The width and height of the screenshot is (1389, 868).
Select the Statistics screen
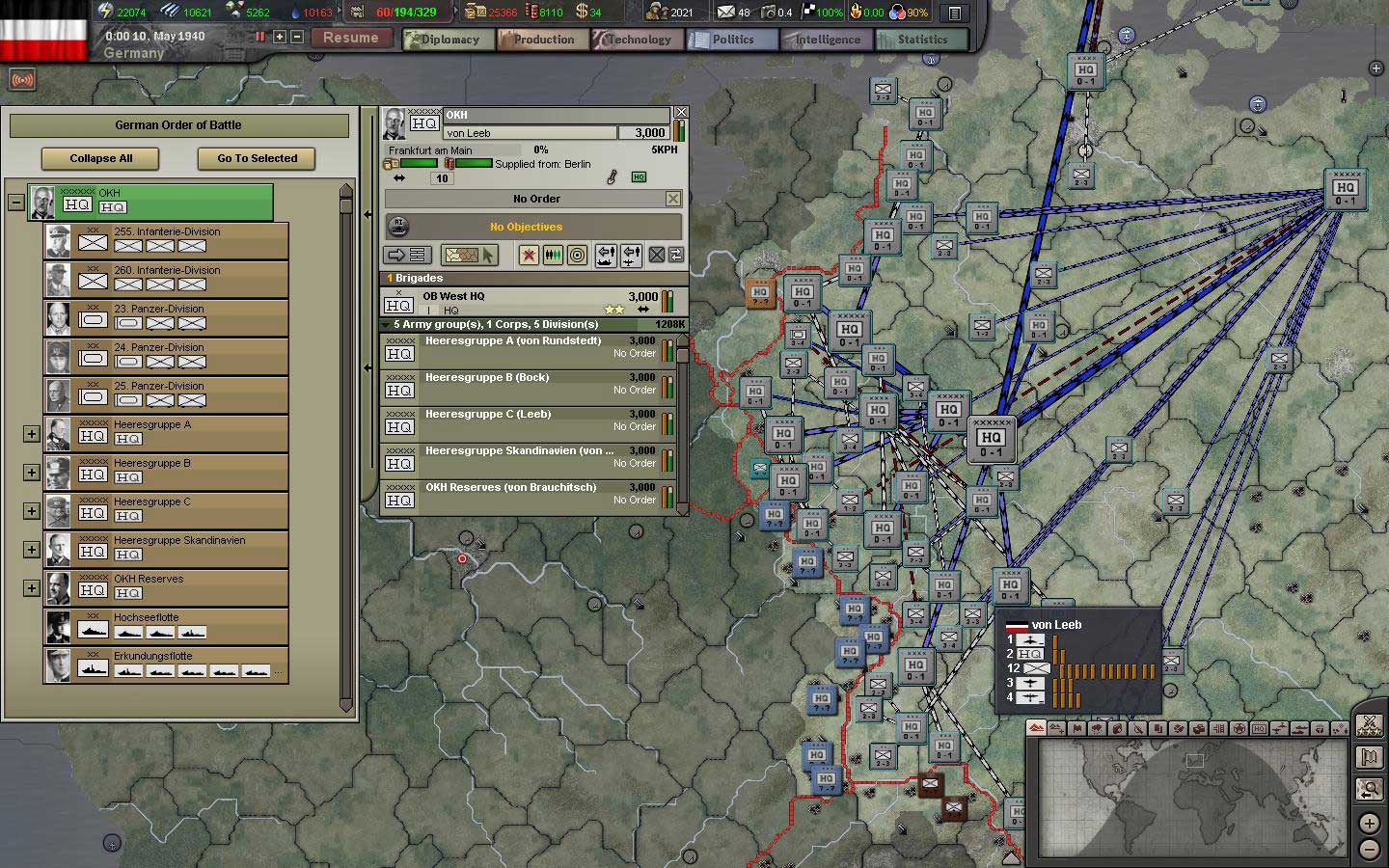click(920, 40)
